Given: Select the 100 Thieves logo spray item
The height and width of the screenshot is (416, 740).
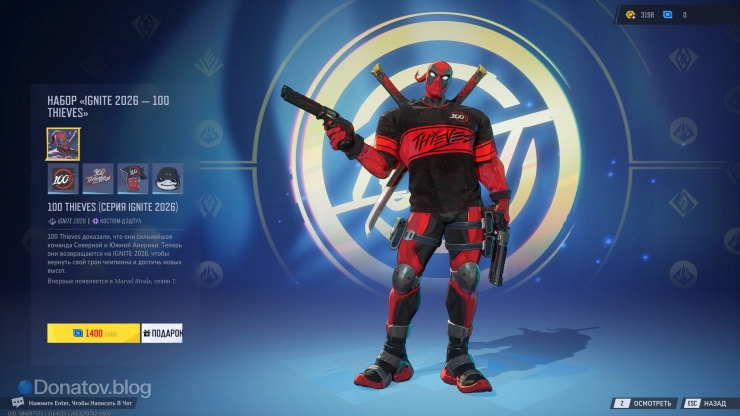Looking at the screenshot, I should pos(63,179).
